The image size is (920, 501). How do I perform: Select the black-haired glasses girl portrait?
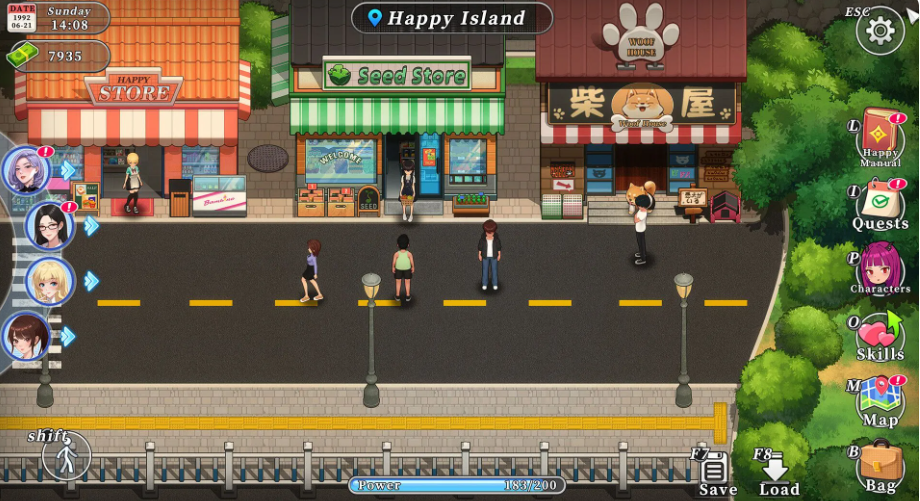coord(49,226)
